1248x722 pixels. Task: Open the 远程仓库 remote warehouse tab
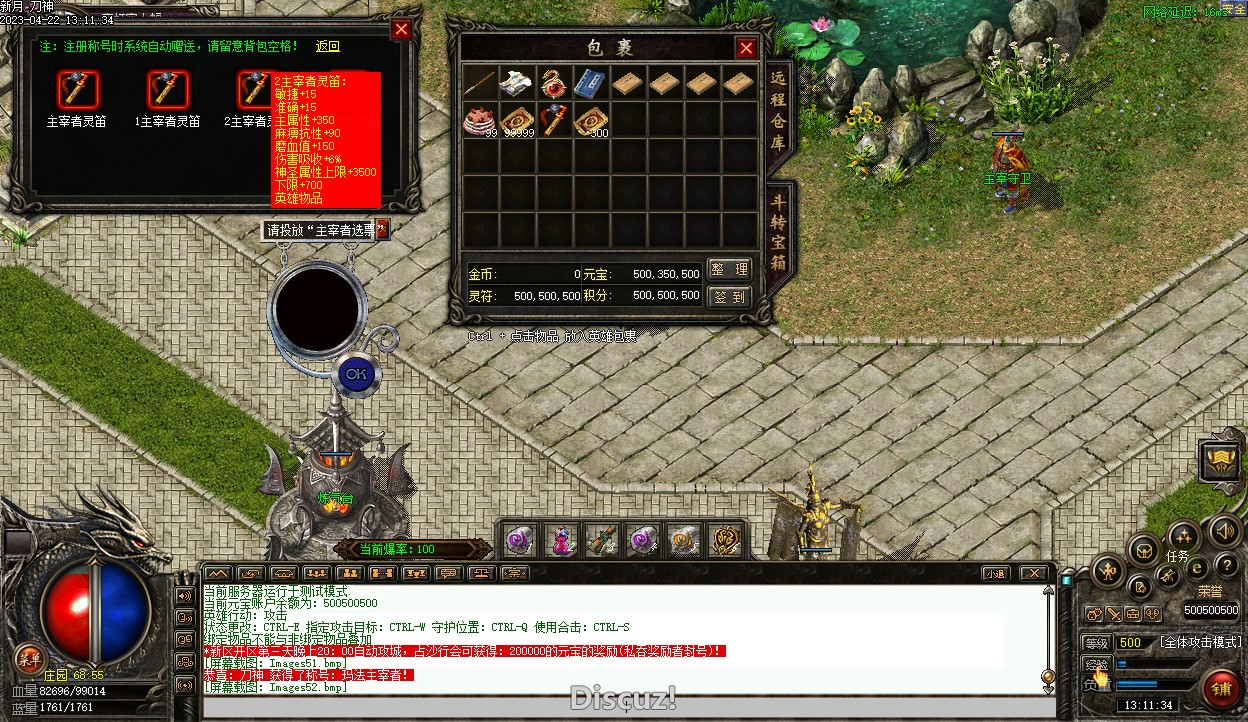[x=779, y=114]
